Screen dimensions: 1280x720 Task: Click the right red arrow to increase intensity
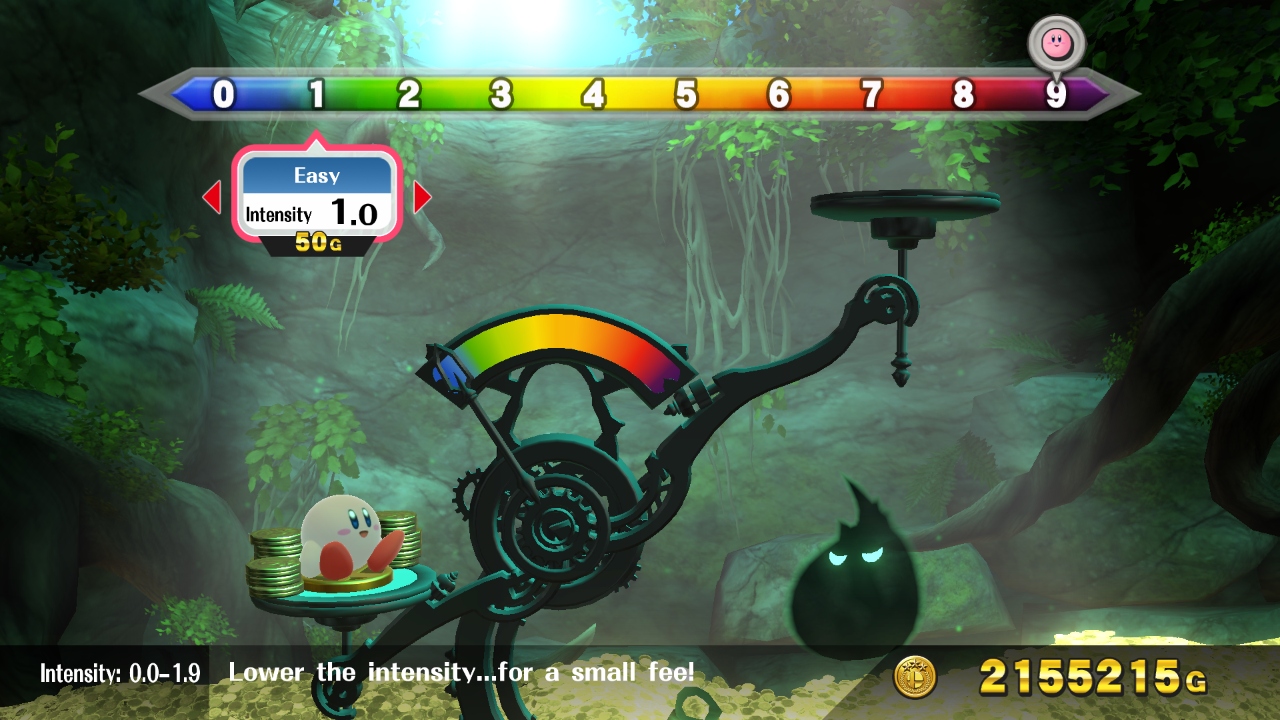click(x=422, y=197)
